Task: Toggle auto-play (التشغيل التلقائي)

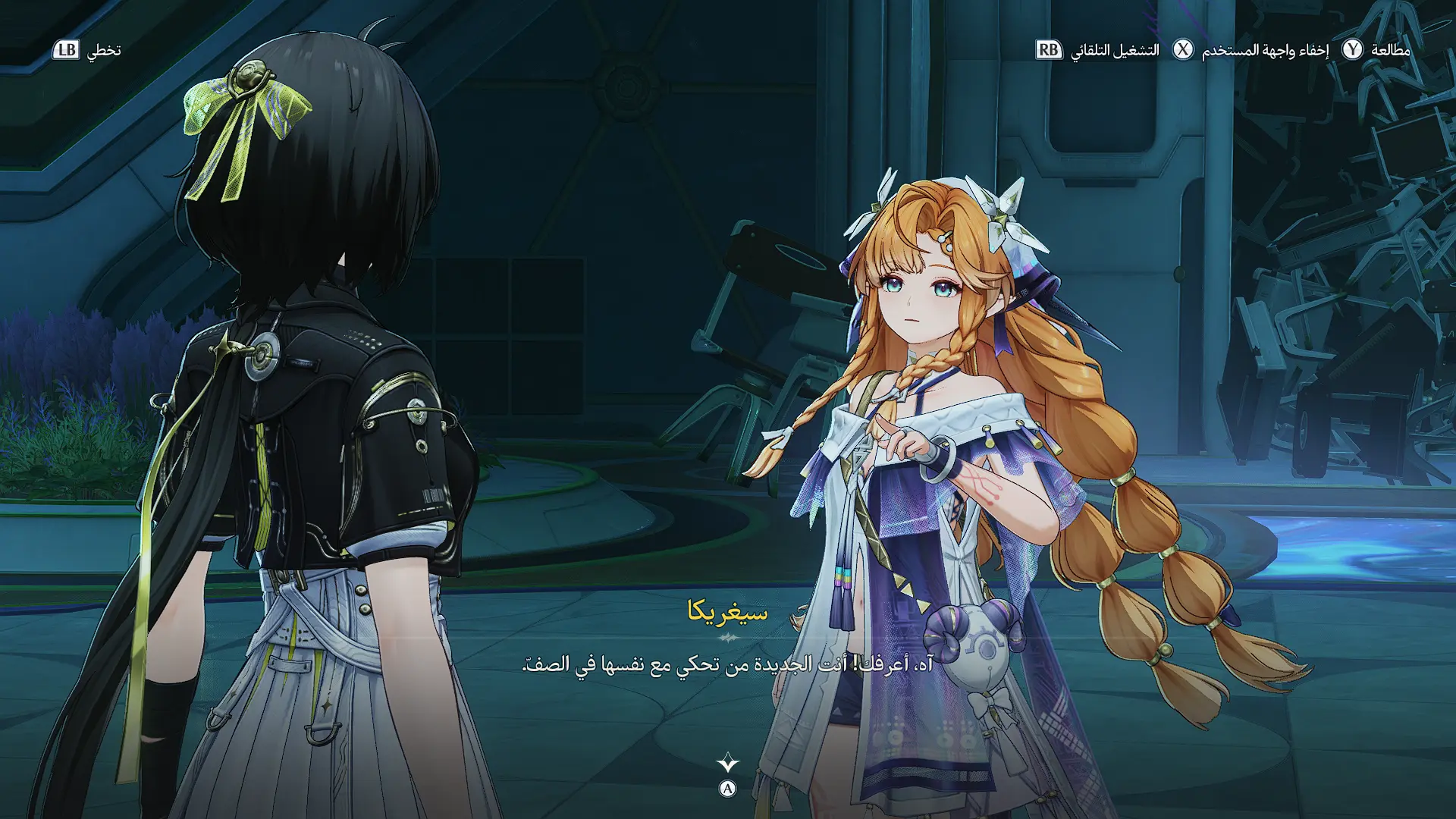Action: [1097, 50]
